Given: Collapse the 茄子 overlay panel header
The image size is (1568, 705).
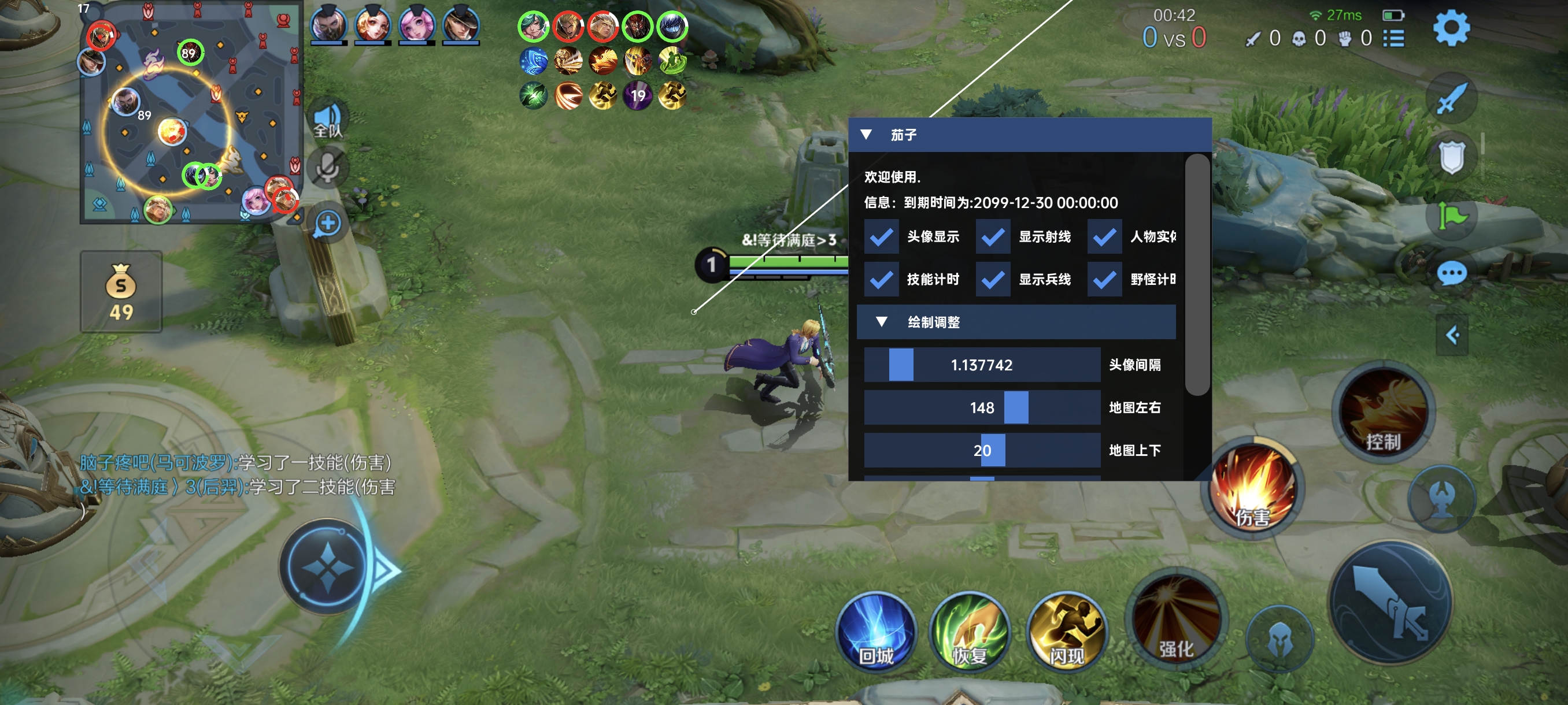Looking at the screenshot, I should tap(866, 135).
